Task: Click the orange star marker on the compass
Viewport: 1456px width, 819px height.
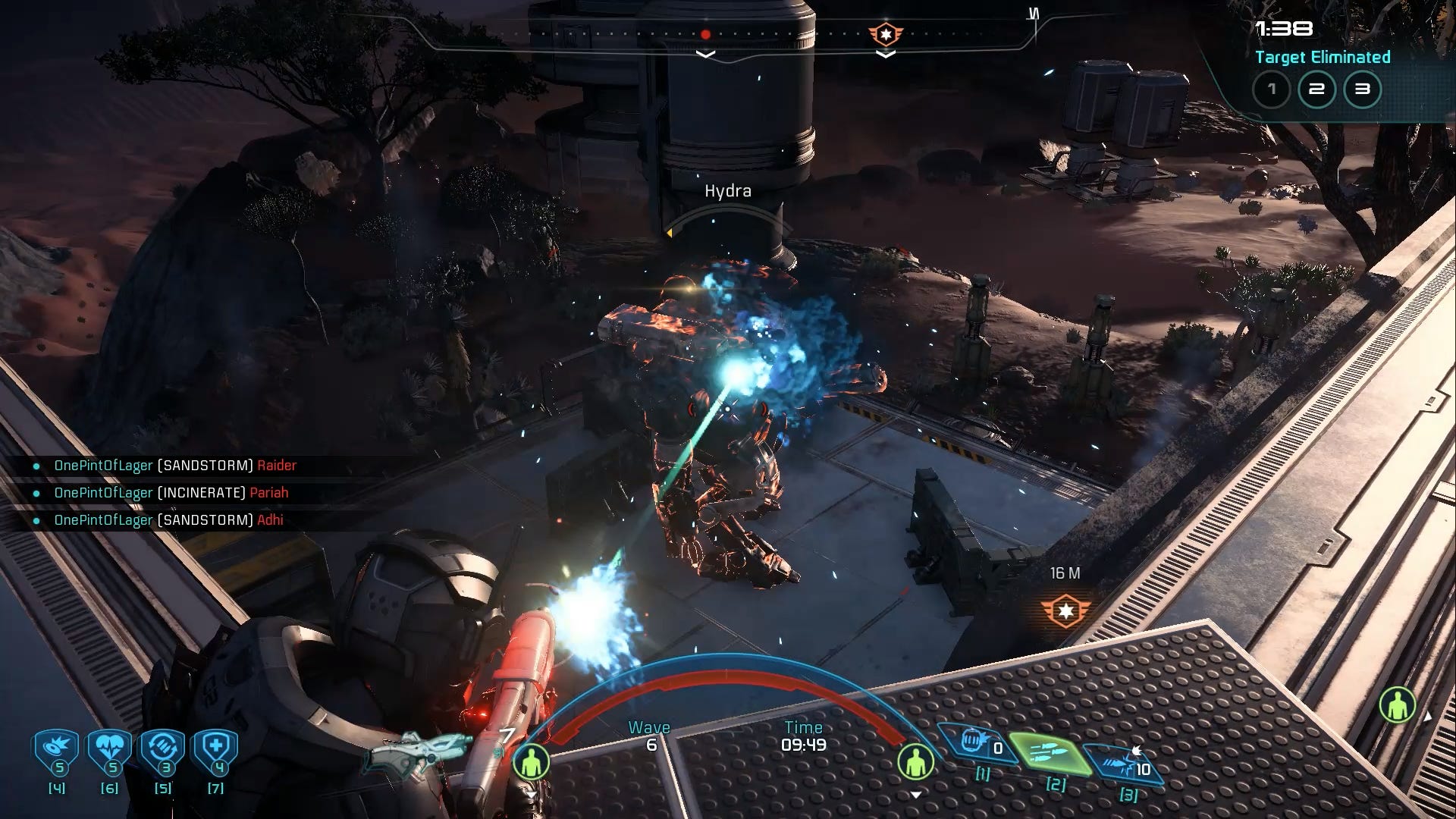Action: pyautogui.click(x=885, y=34)
